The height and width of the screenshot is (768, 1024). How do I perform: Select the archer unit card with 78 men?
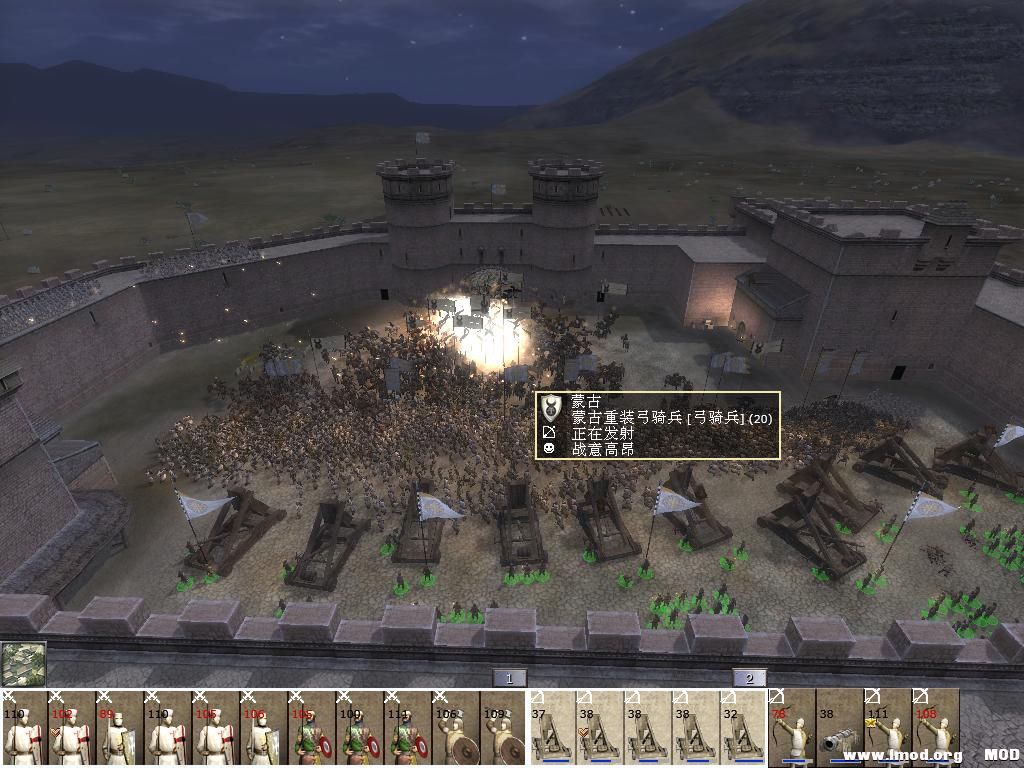[x=791, y=728]
